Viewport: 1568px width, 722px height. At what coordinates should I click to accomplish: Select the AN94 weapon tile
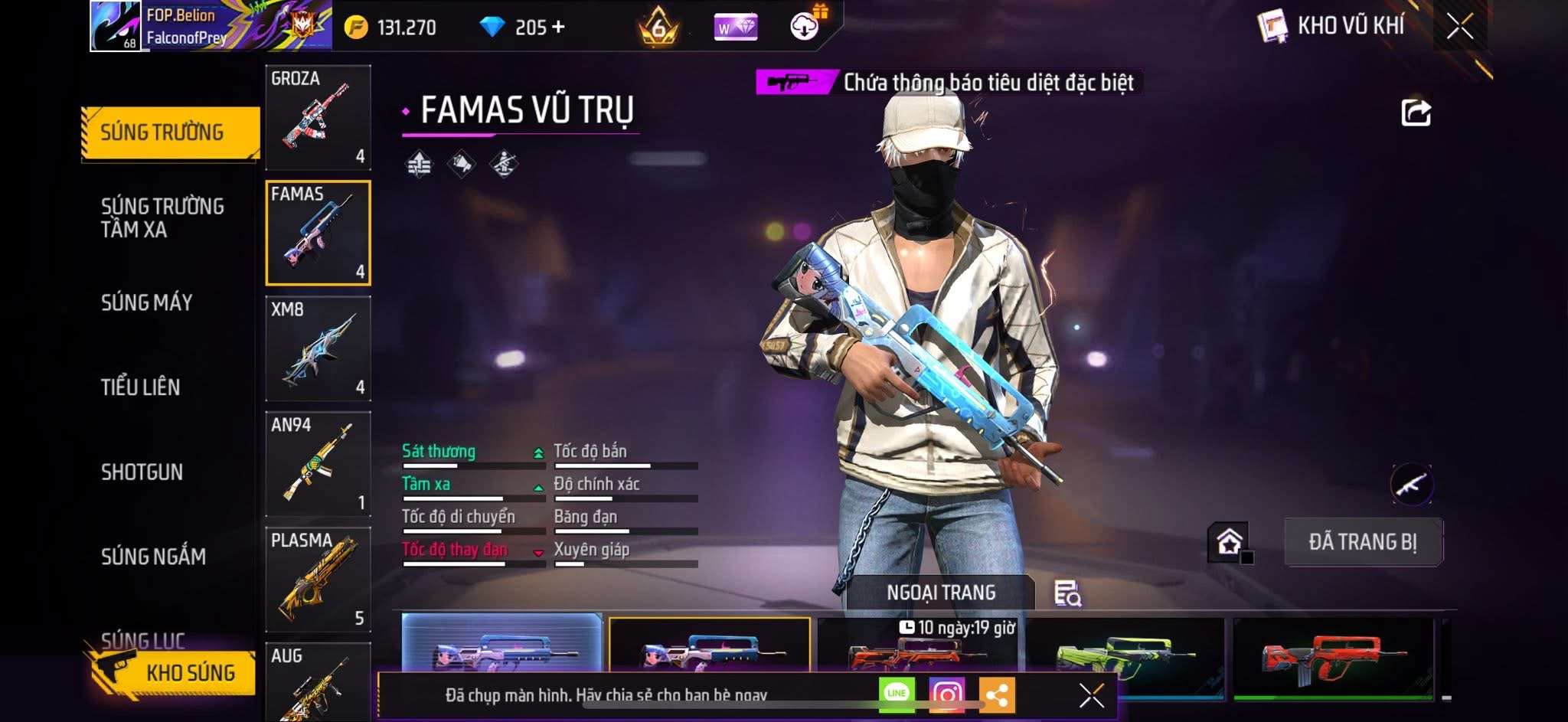(x=318, y=465)
